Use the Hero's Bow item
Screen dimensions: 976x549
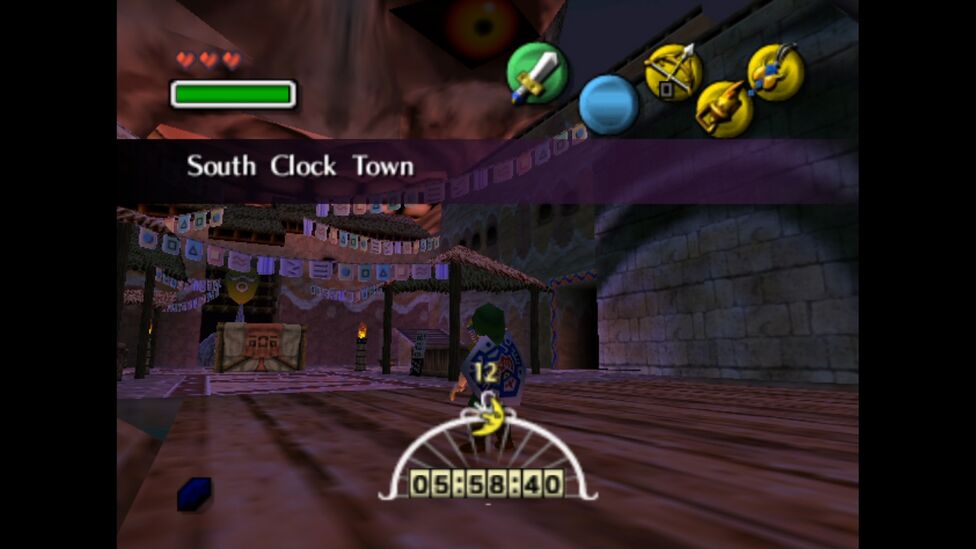672,72
